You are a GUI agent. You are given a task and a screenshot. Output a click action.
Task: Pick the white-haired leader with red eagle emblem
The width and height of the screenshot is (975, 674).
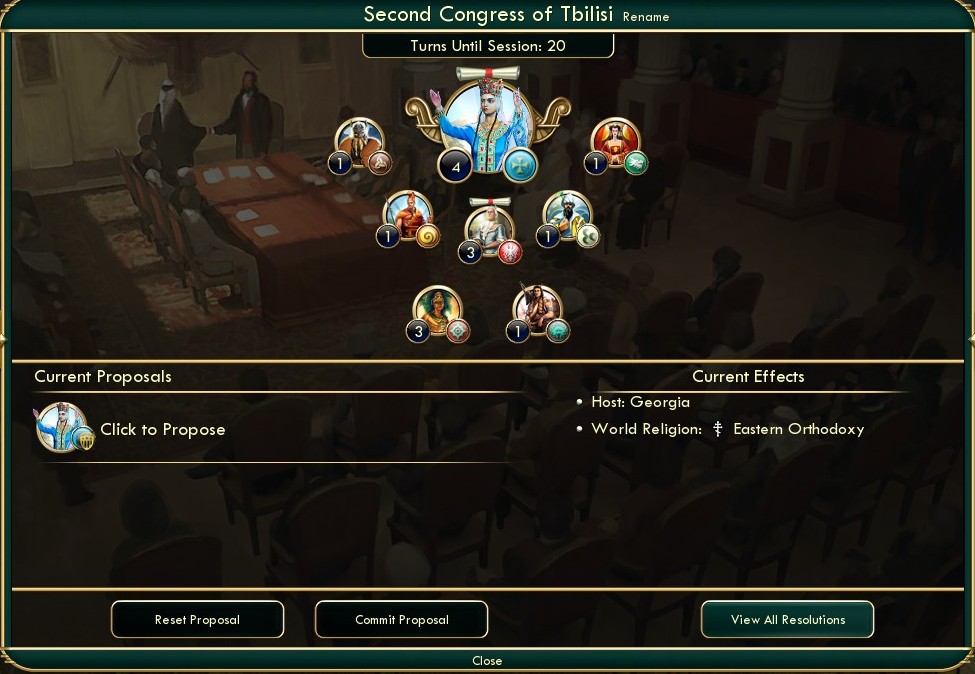tap(490, 229)
